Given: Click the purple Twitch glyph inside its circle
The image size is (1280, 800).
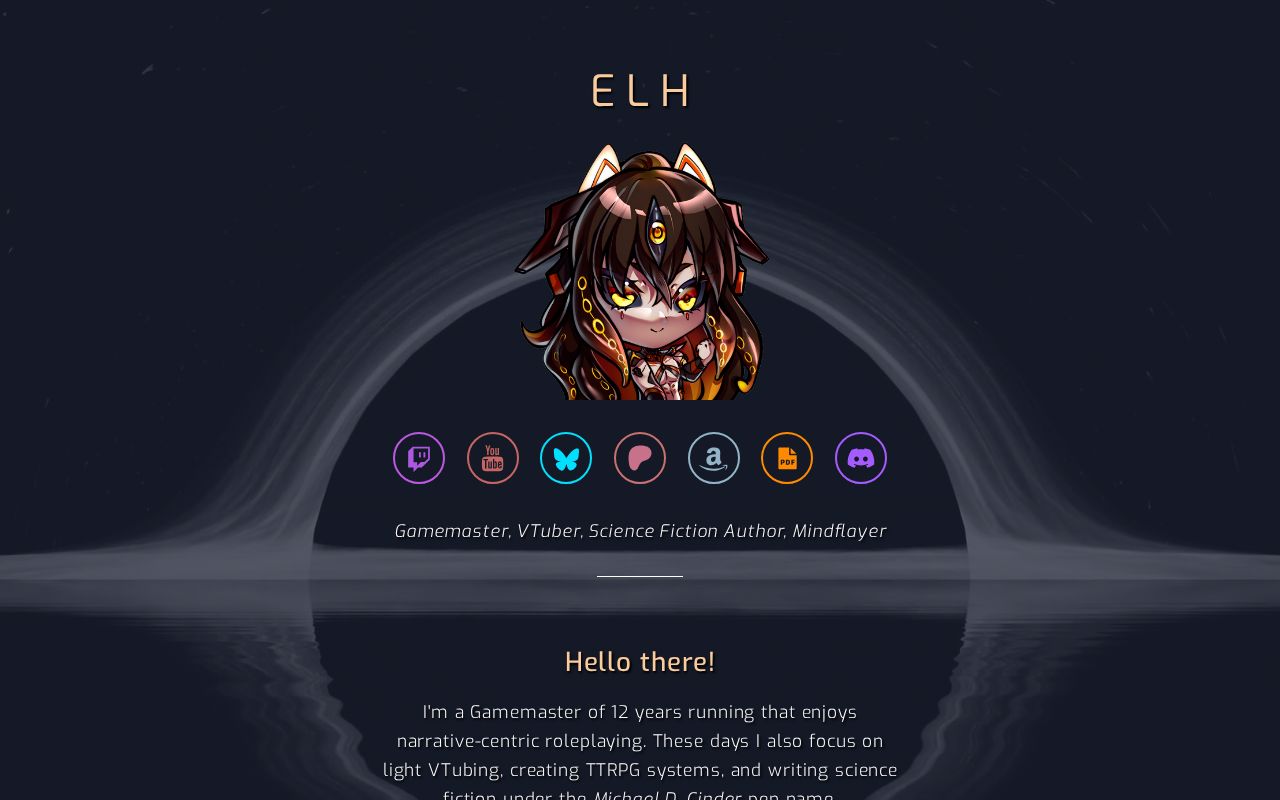Looking at the screenshot, I should point(419,458).
